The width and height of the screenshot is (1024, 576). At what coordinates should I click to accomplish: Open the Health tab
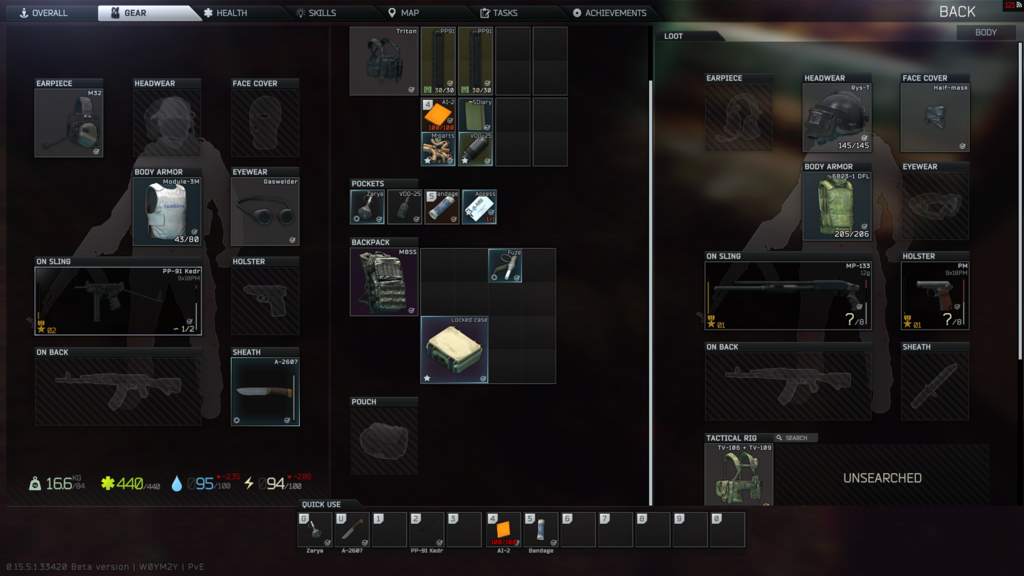pos(224,13)
